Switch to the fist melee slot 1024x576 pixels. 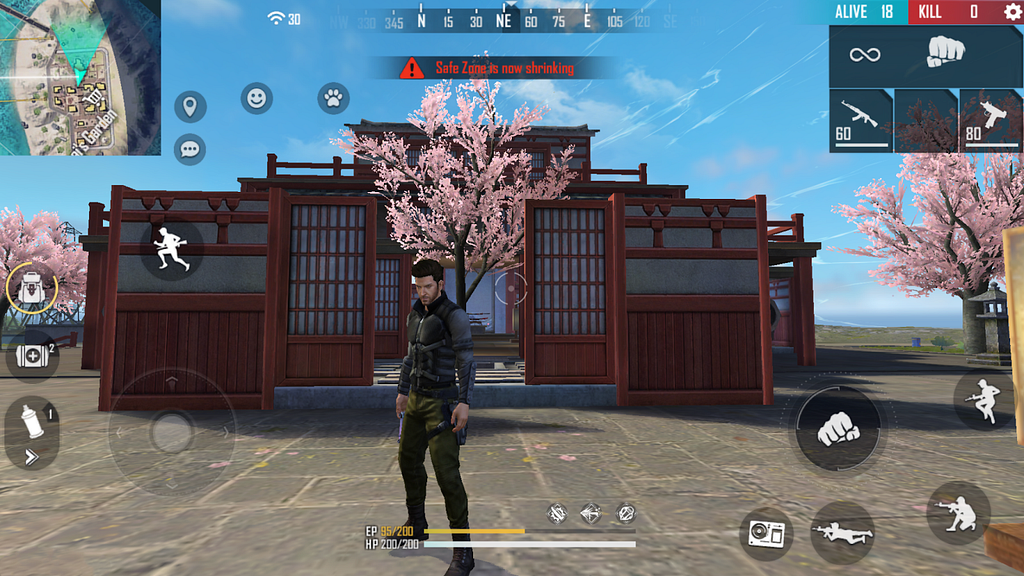pos(925,54)
